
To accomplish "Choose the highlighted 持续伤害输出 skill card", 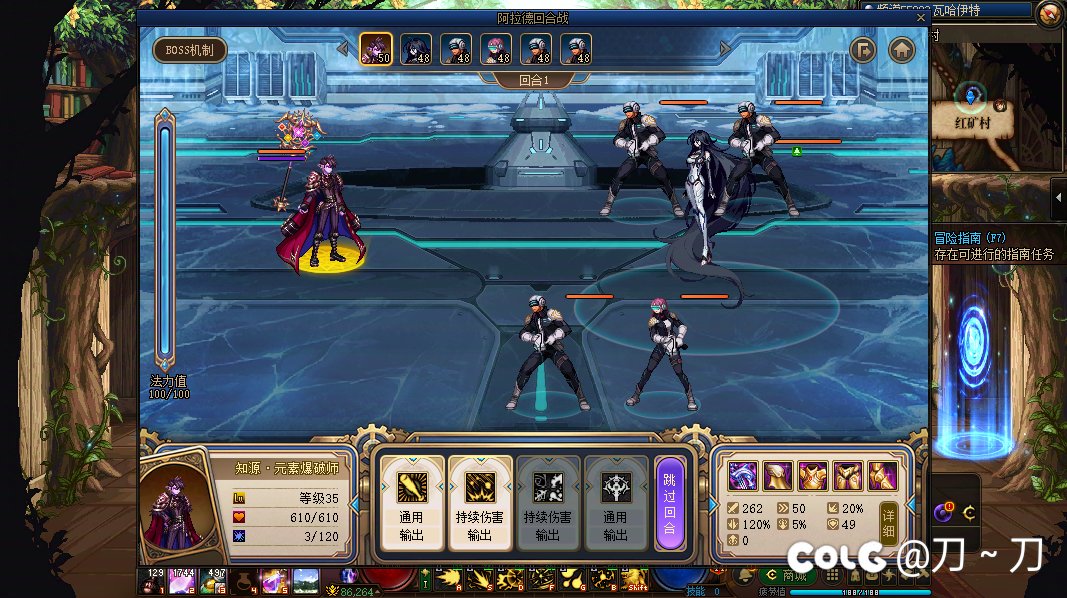I will 480,502.
